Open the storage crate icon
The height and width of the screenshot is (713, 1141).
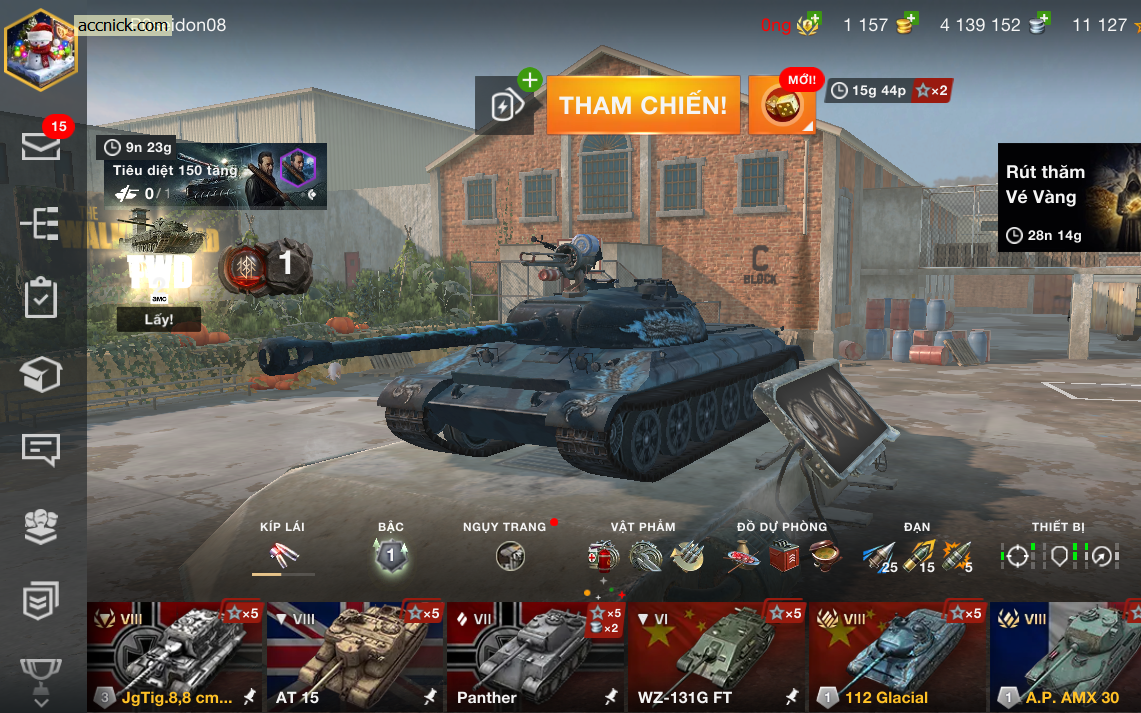[41, 375]
